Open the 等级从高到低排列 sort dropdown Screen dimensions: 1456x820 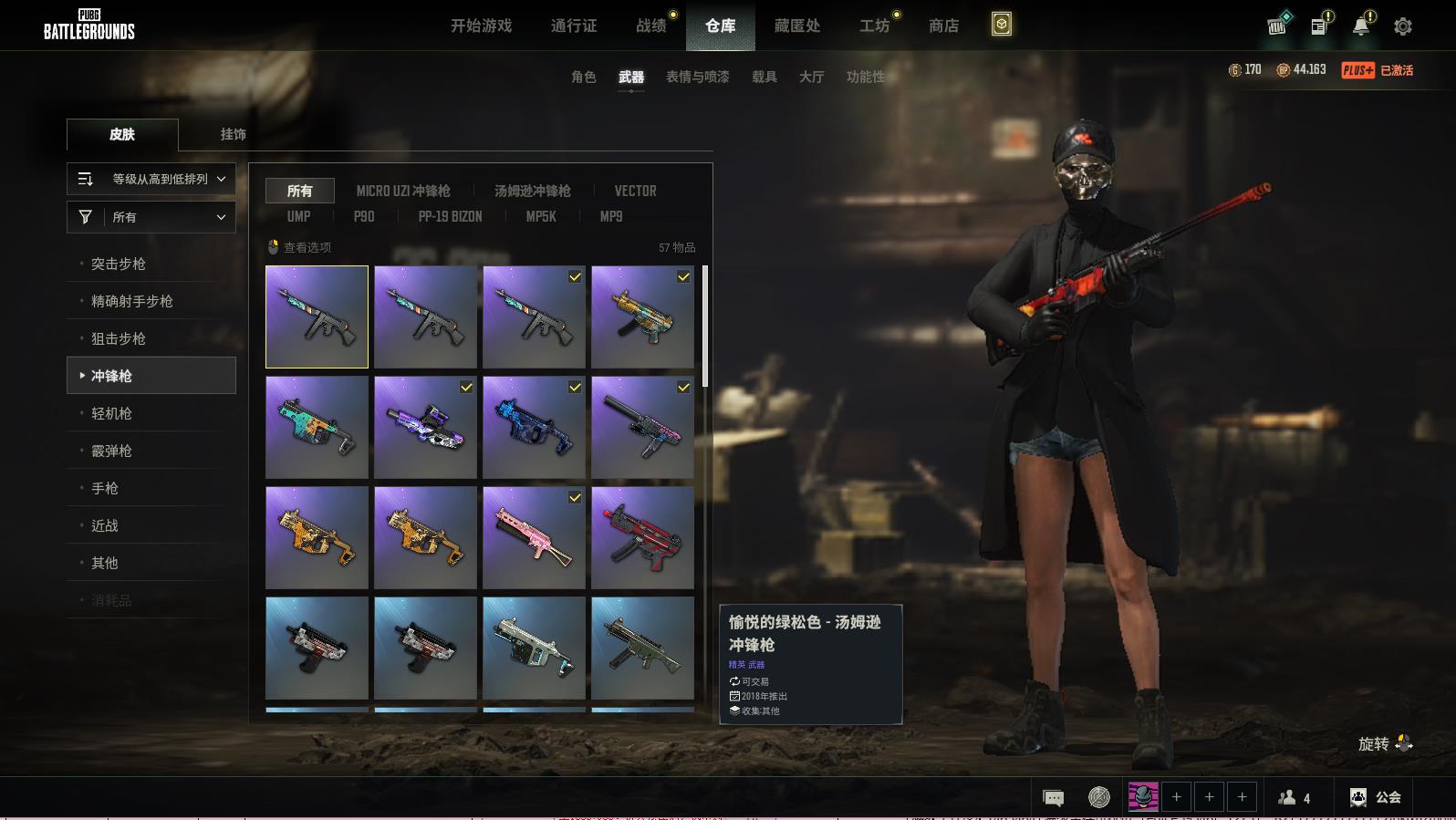tap(151, 179)
